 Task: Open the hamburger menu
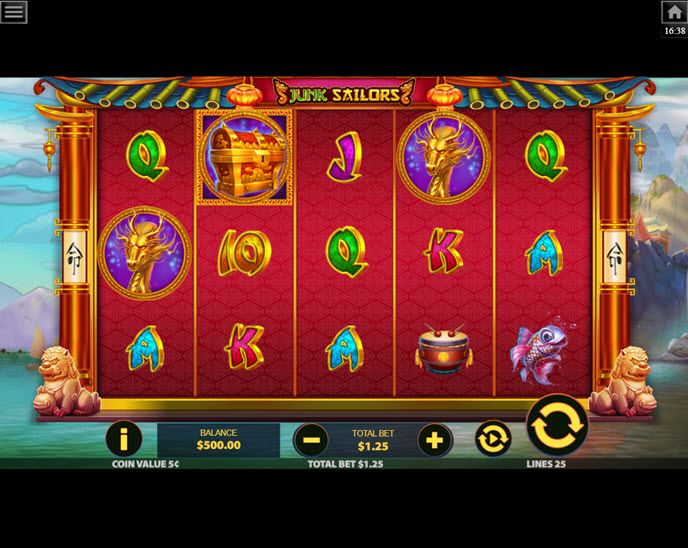tap(14, 12)
